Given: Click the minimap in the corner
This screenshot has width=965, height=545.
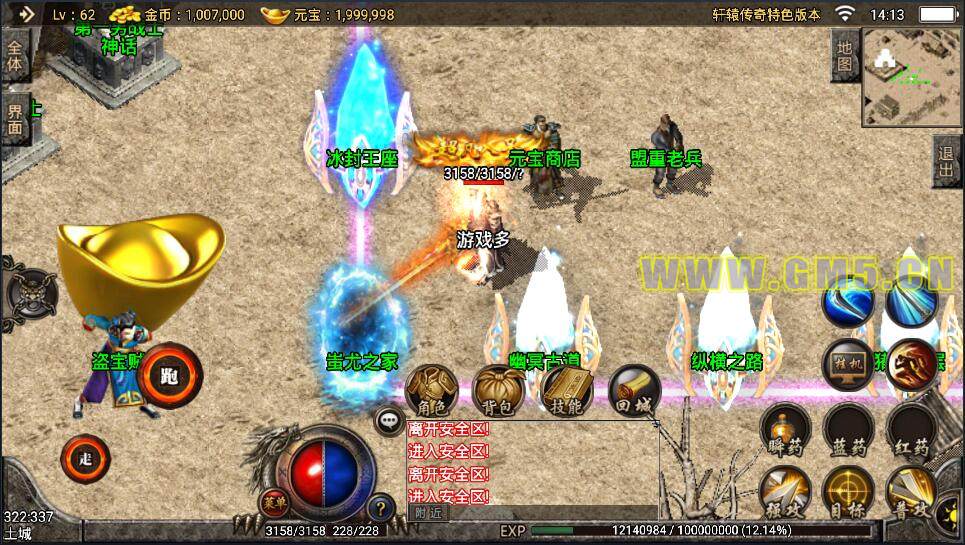Looking at the screenshot, I should coord(909,77).
